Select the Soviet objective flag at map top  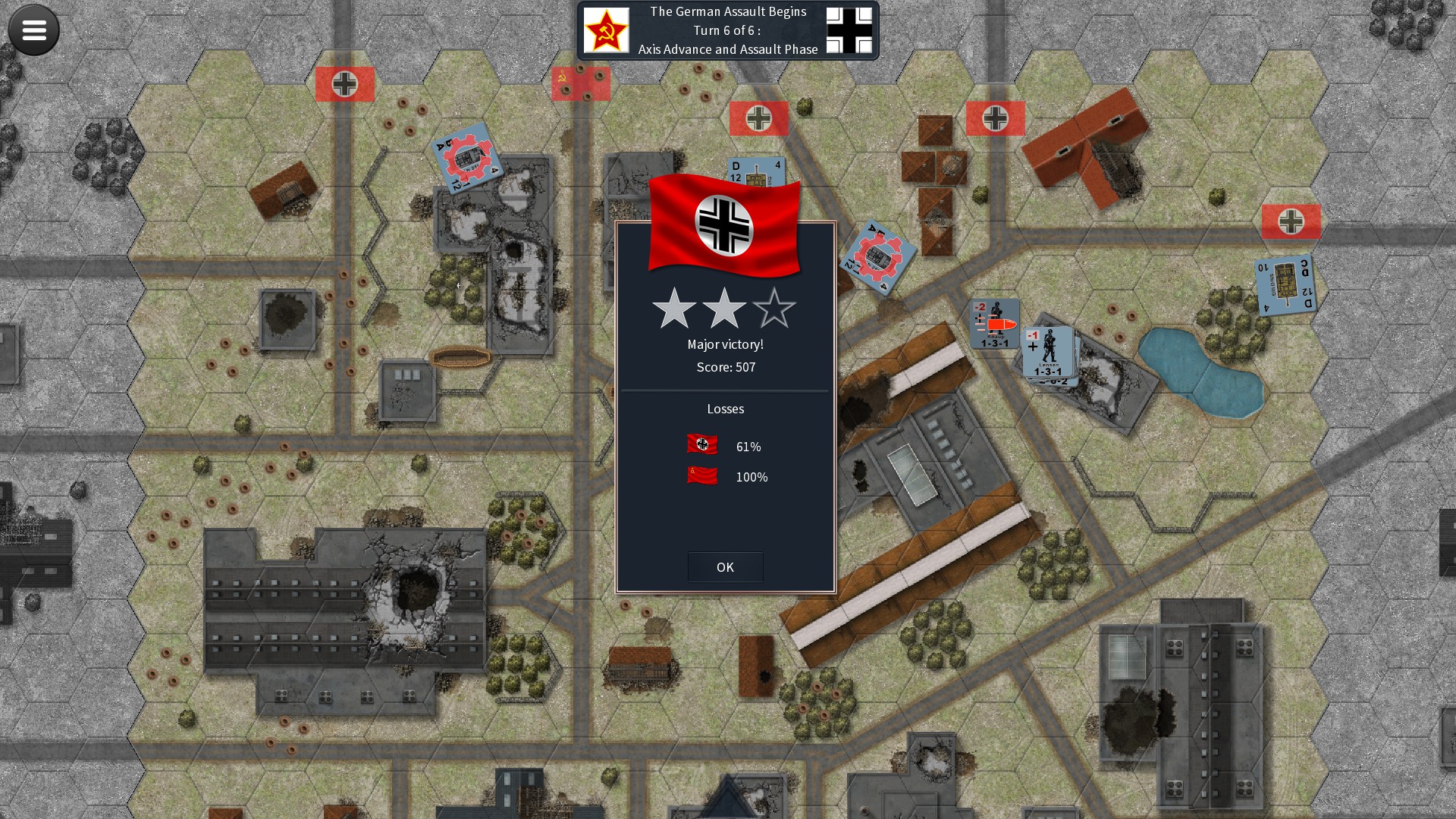(x=581, y=83)
